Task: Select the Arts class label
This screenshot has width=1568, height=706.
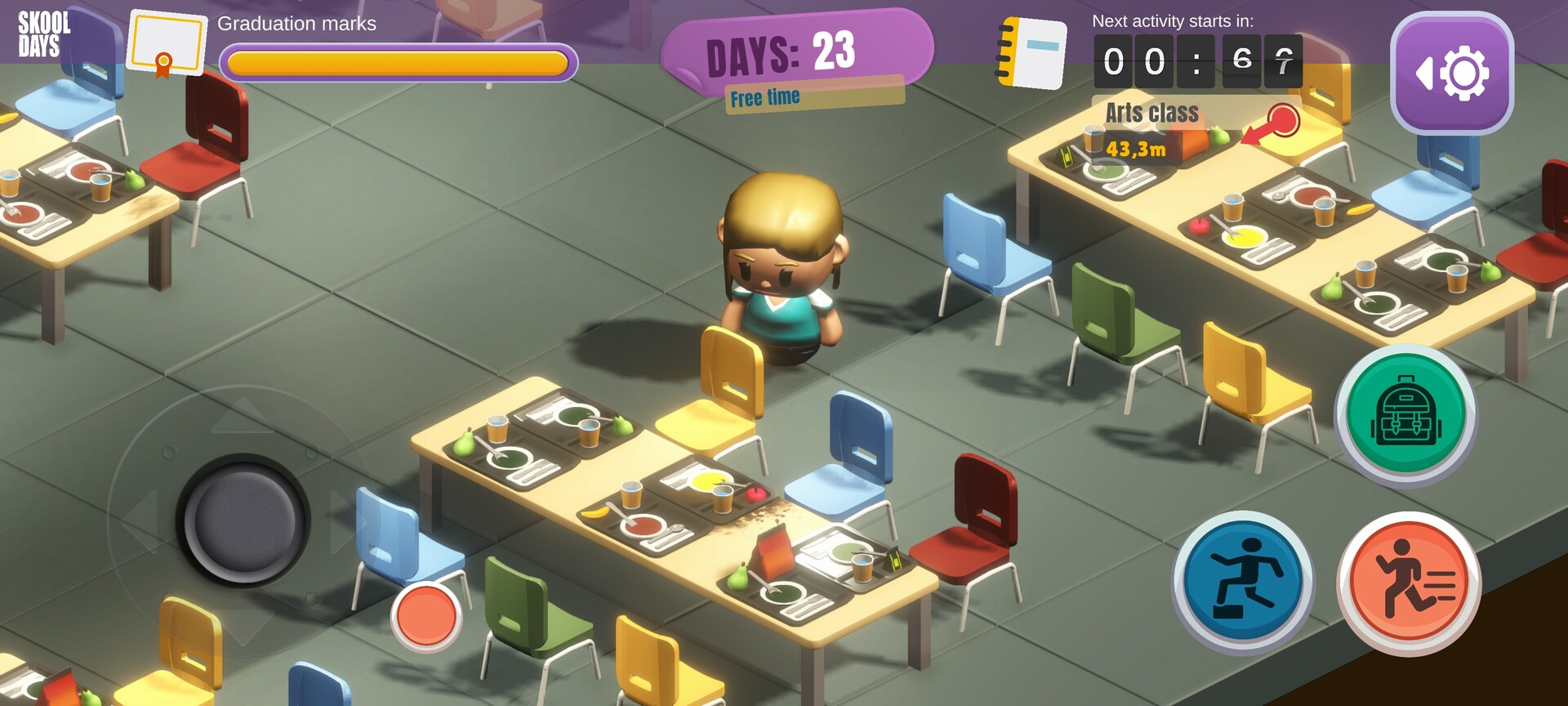Action: click(1151, 112)
